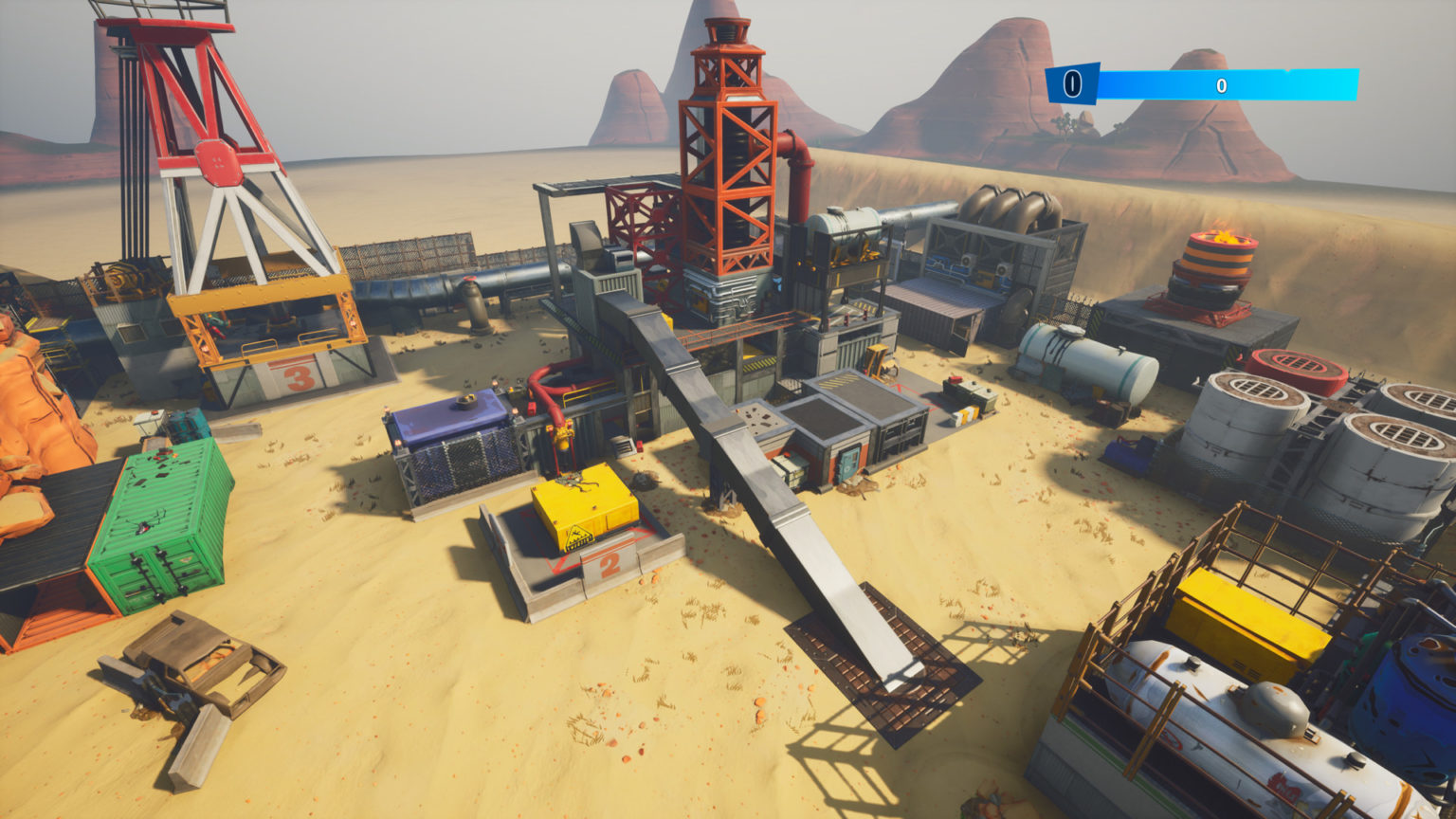Click the cyan progress bar showing 0

pos(1223,83)
